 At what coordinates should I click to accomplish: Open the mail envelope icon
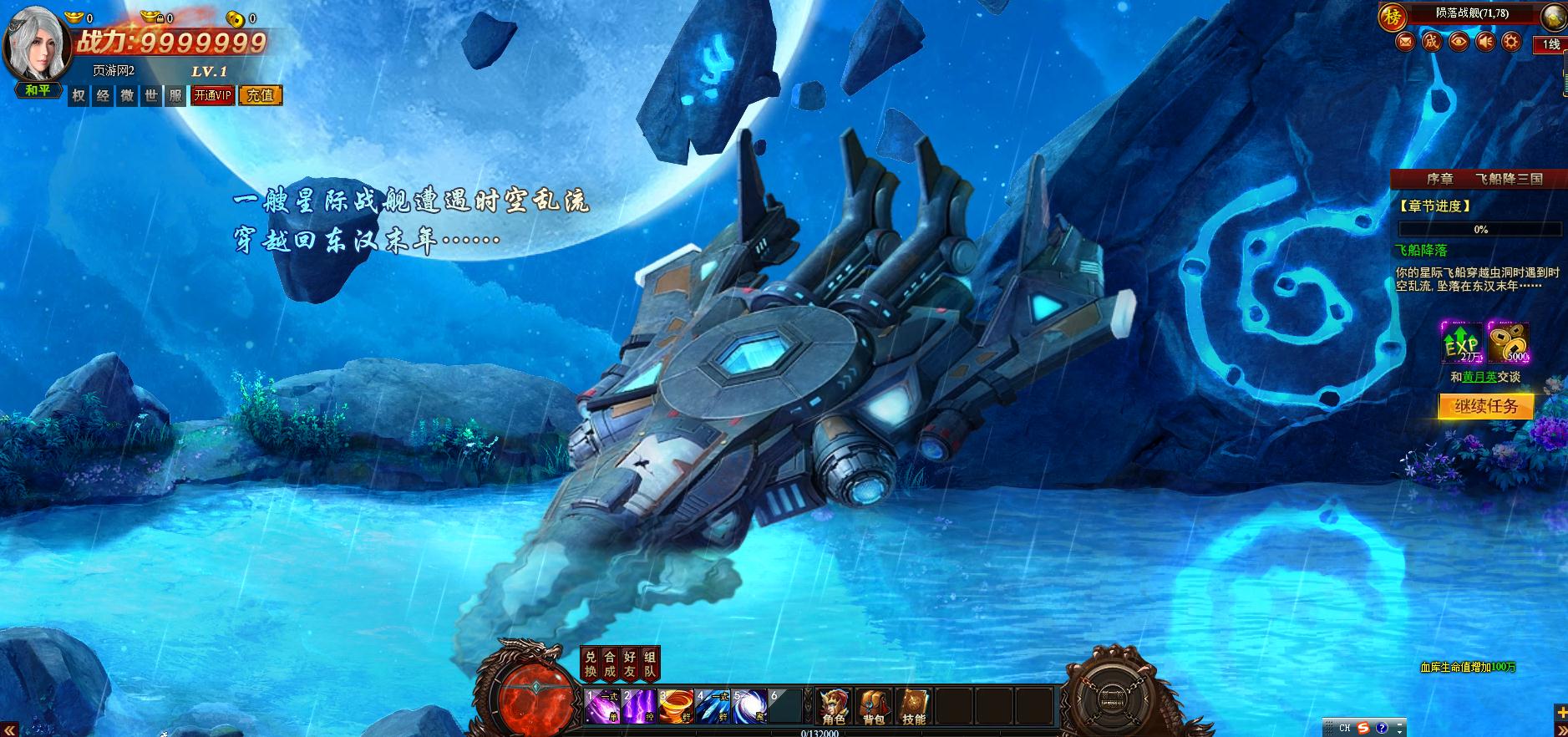(1406, 41)
